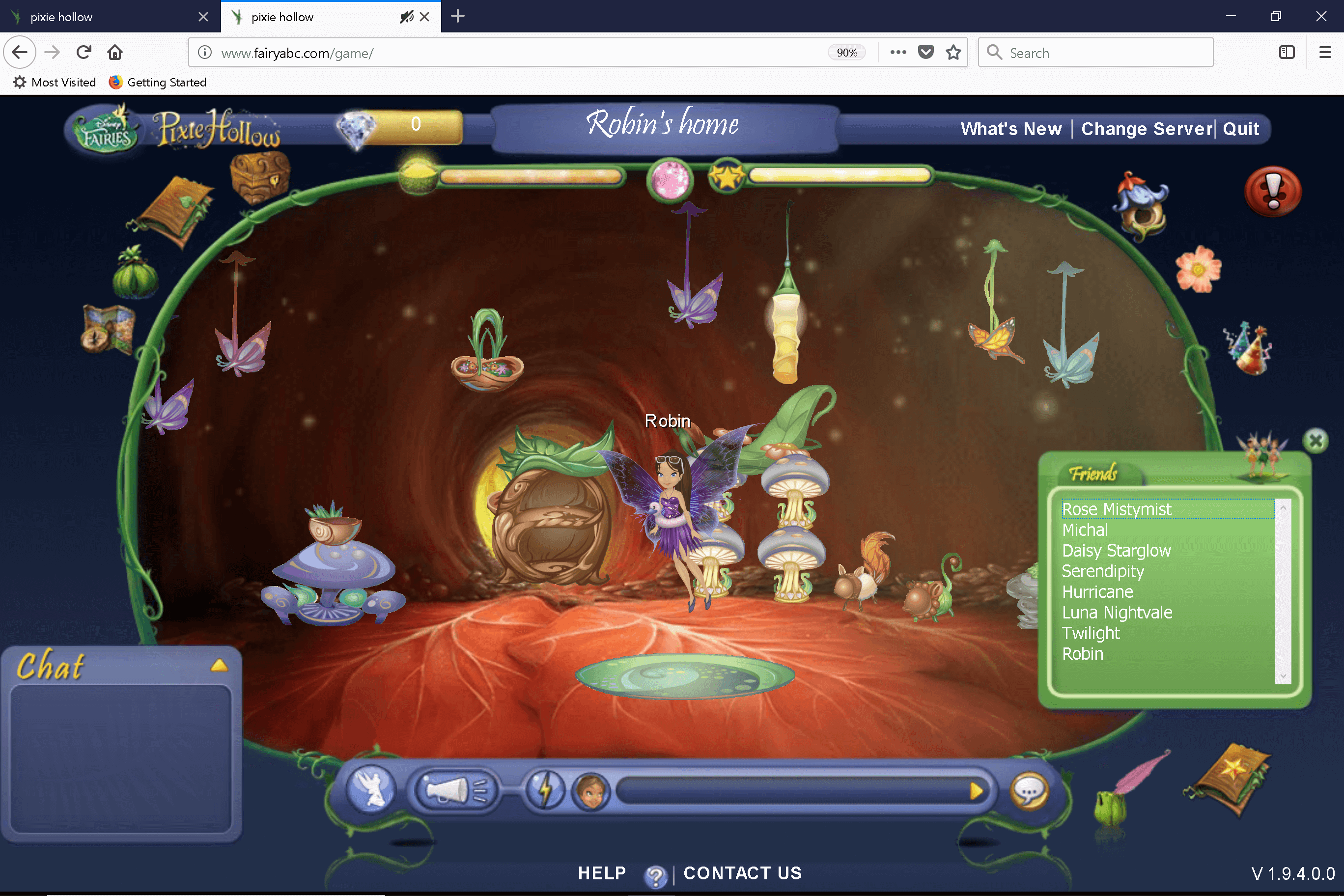Click CONTACT US at the bottom
This screenshot has width=1344, height=896.
(742, 873)
